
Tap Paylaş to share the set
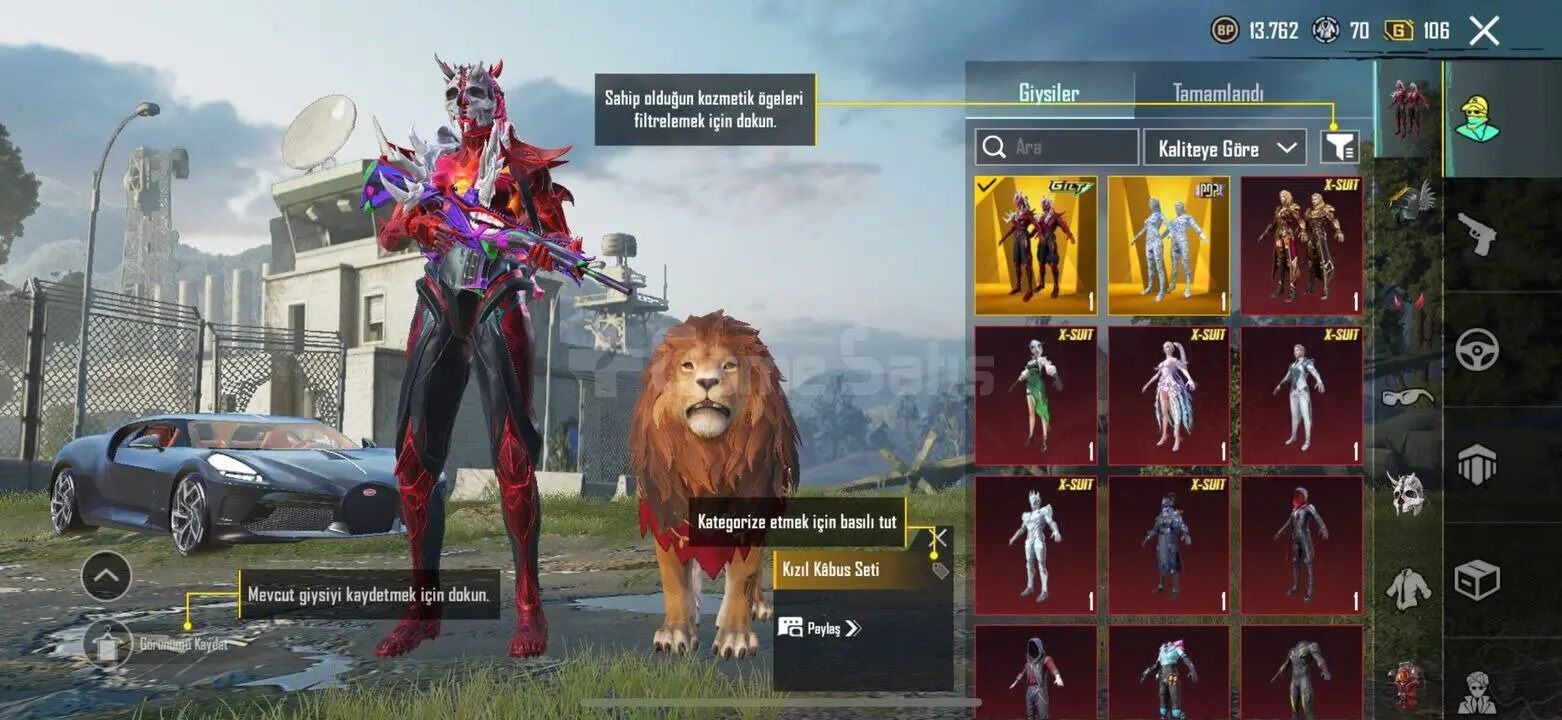pyautogui.click(x=820, y=628)
